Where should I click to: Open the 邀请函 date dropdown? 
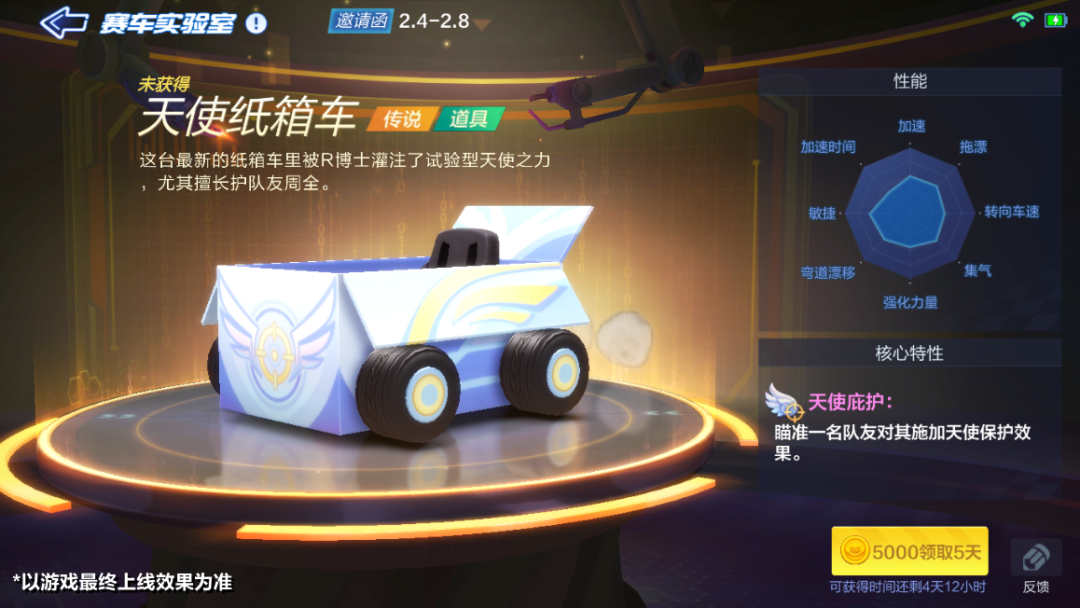coord(484,22)
